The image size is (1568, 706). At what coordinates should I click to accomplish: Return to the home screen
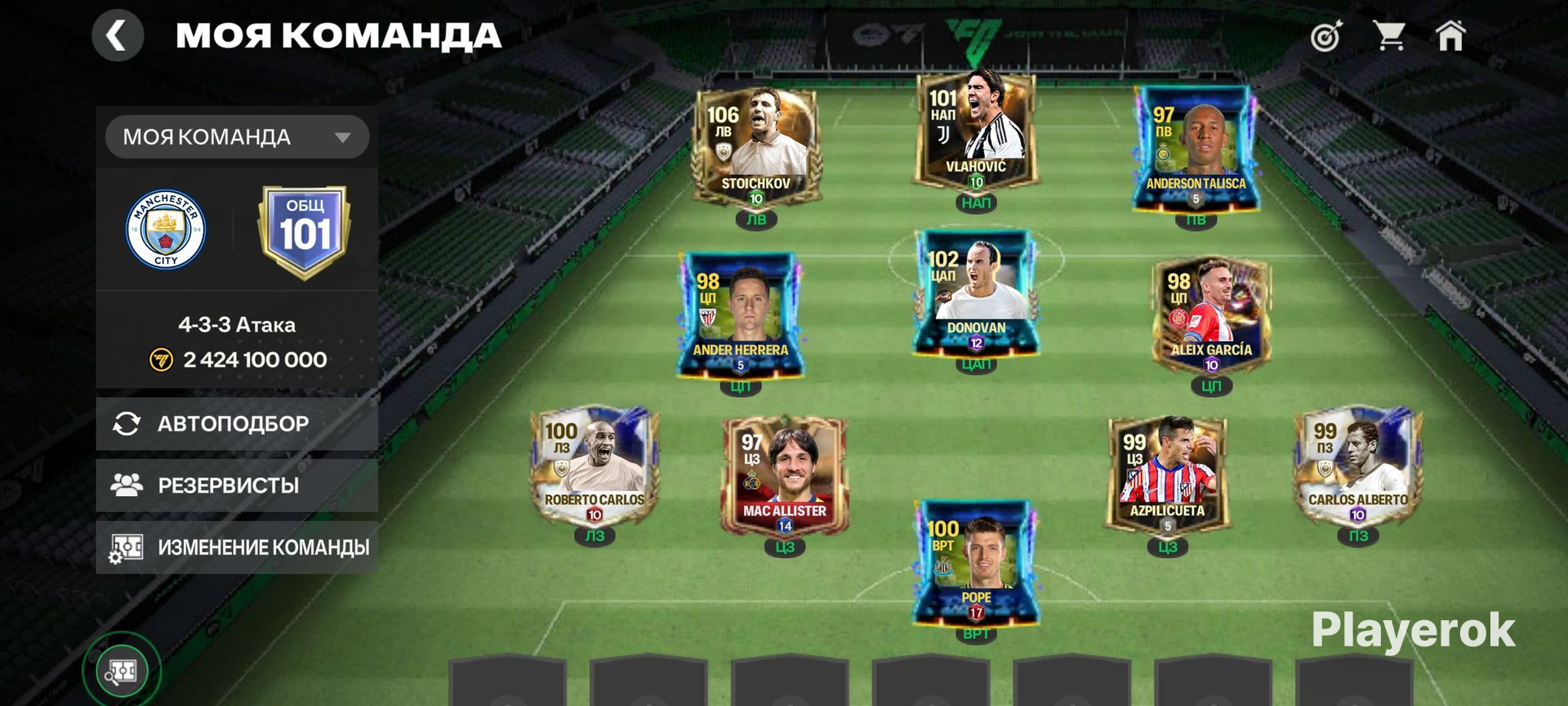pyautogui.click(x=1450, y=37)
